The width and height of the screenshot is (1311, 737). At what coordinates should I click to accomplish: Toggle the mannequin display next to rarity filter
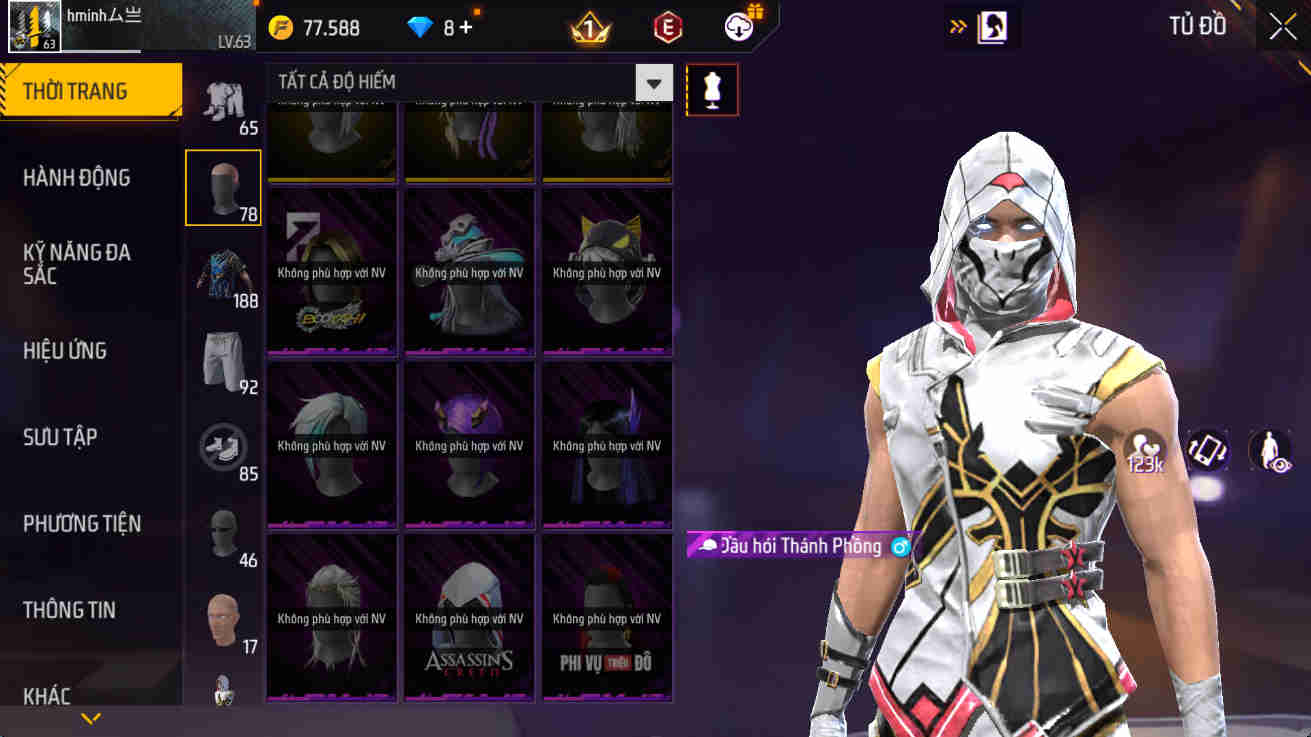[712, 89]
